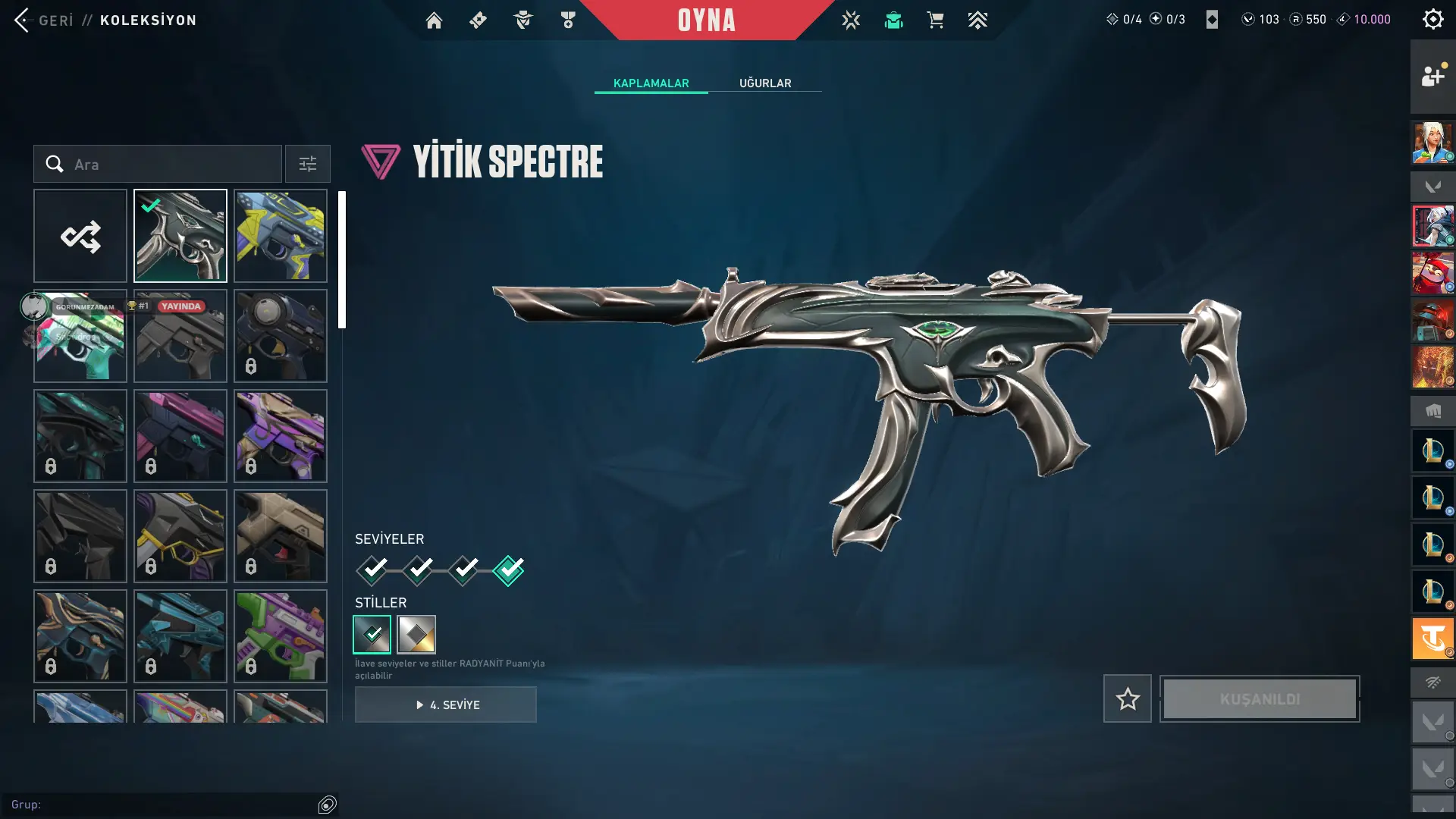Play the 4. Seviye preview video
This screenshot has width=1456, height=819.
click(446, 704)
